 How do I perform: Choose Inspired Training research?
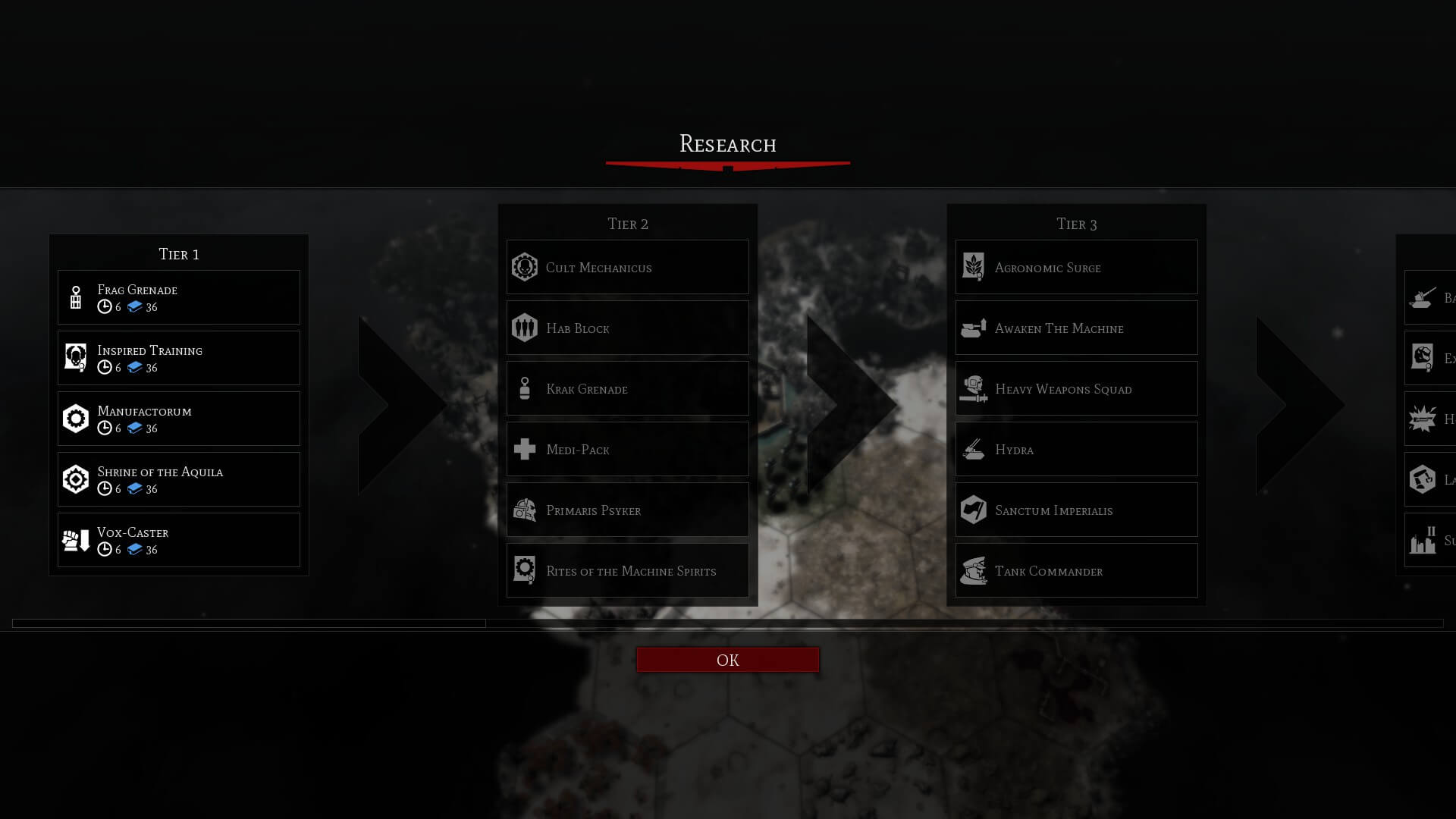(x=179, y=358)
